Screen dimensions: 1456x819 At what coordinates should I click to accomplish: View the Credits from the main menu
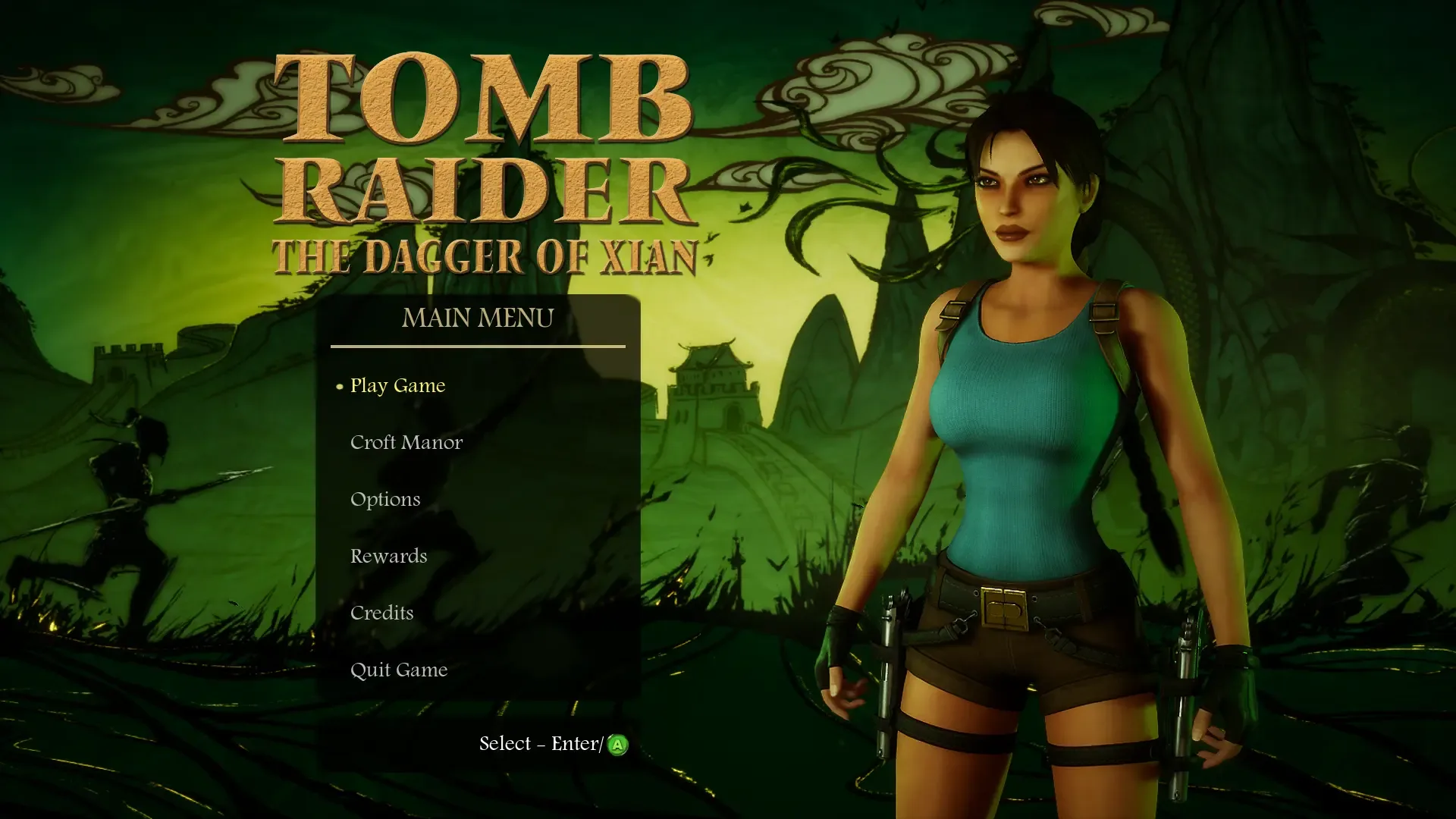(x=381, y=613)
